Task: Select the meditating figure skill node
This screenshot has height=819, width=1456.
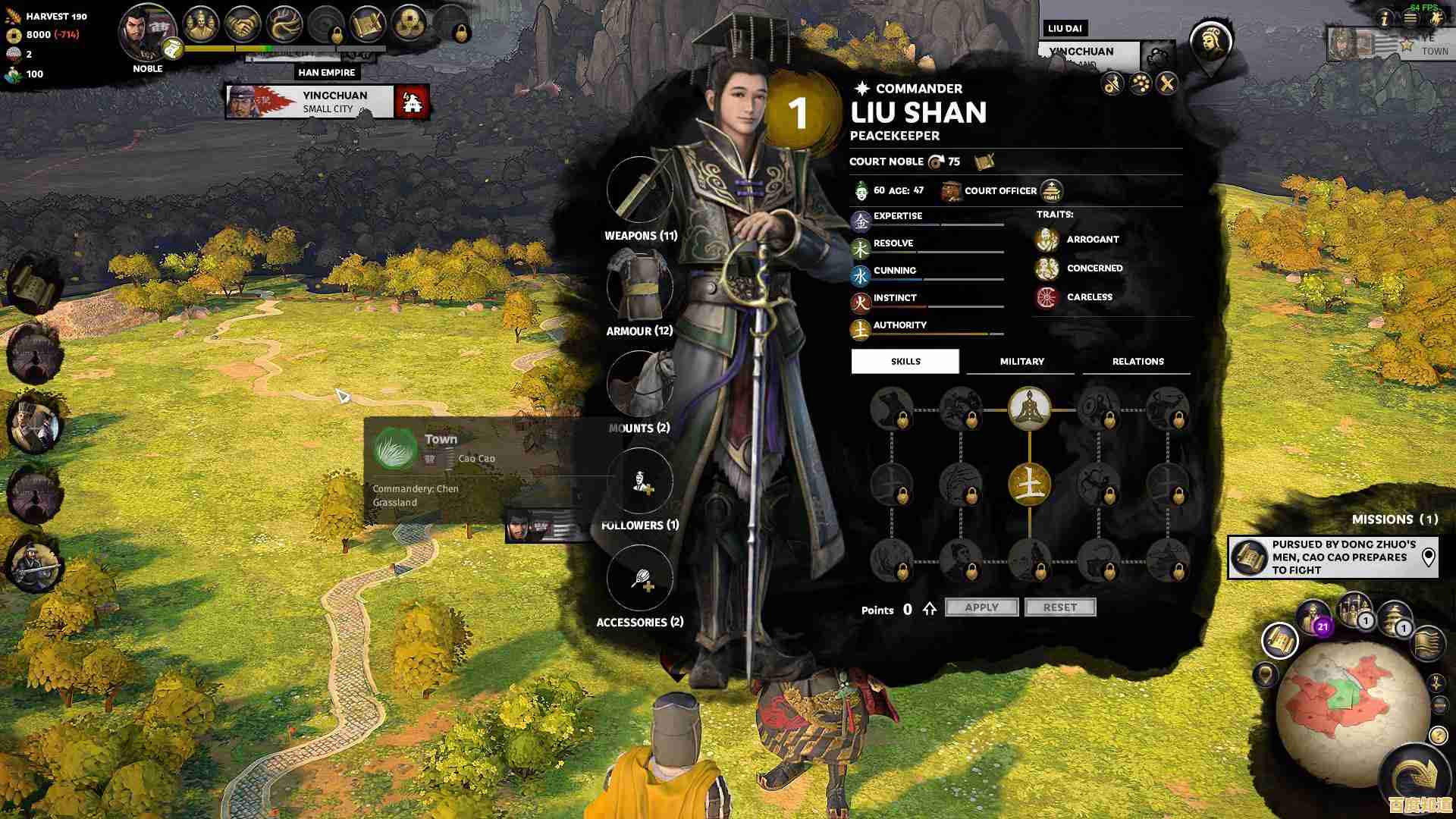Action: pyautogui.click(x=1029, y=408)
